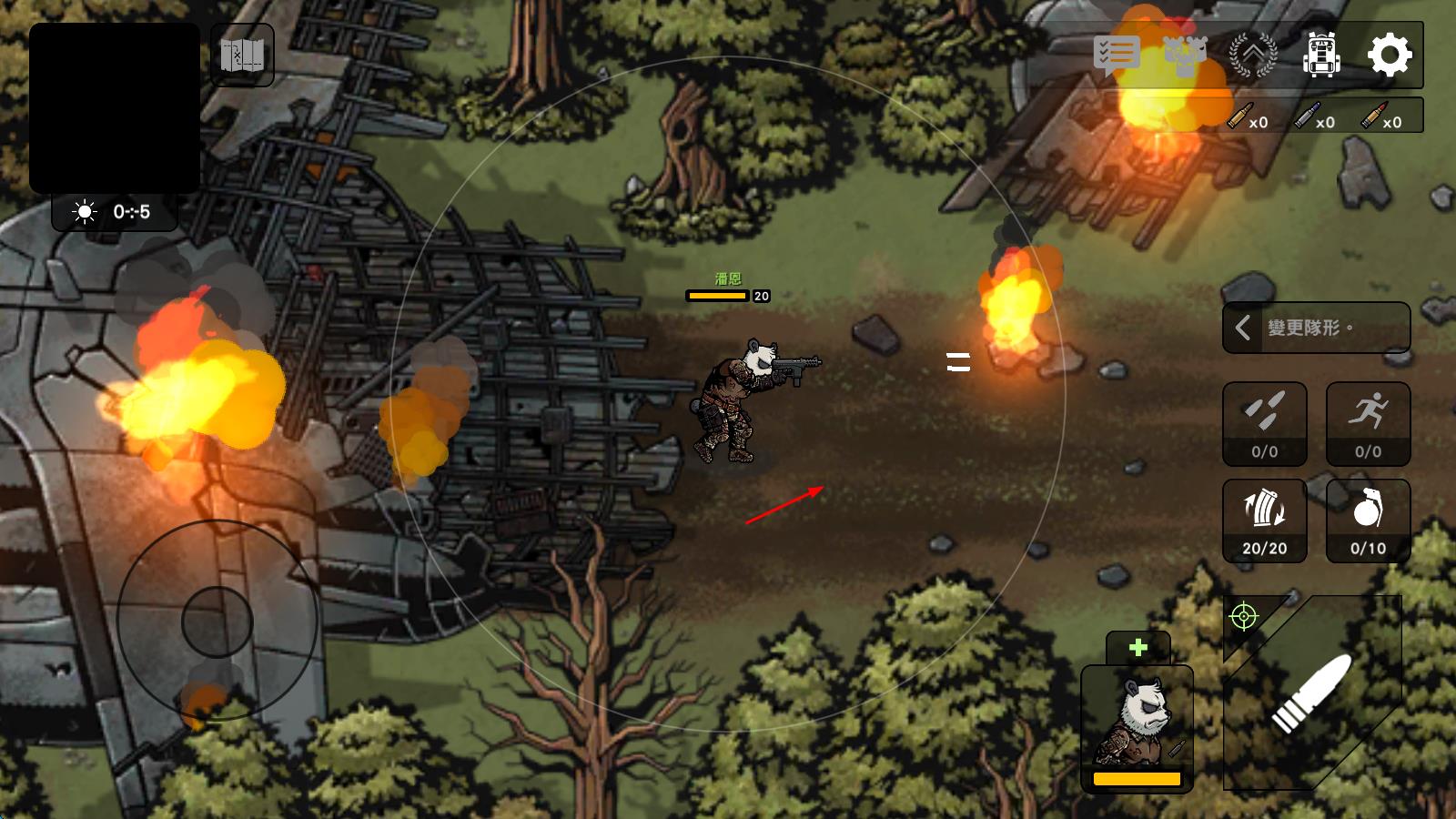Click the virtual movement joystick
This screenshot has height=819, width=1456.
coord(217,622)
